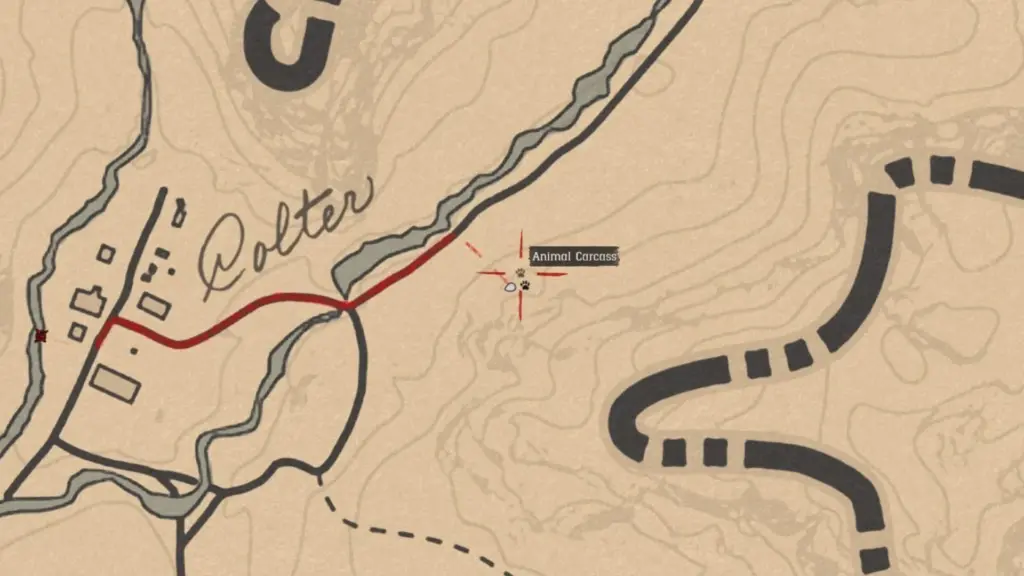Select the faded brown paw print marker
The width and height of the screenshot is (1024, 576).
tap(520, 272)
